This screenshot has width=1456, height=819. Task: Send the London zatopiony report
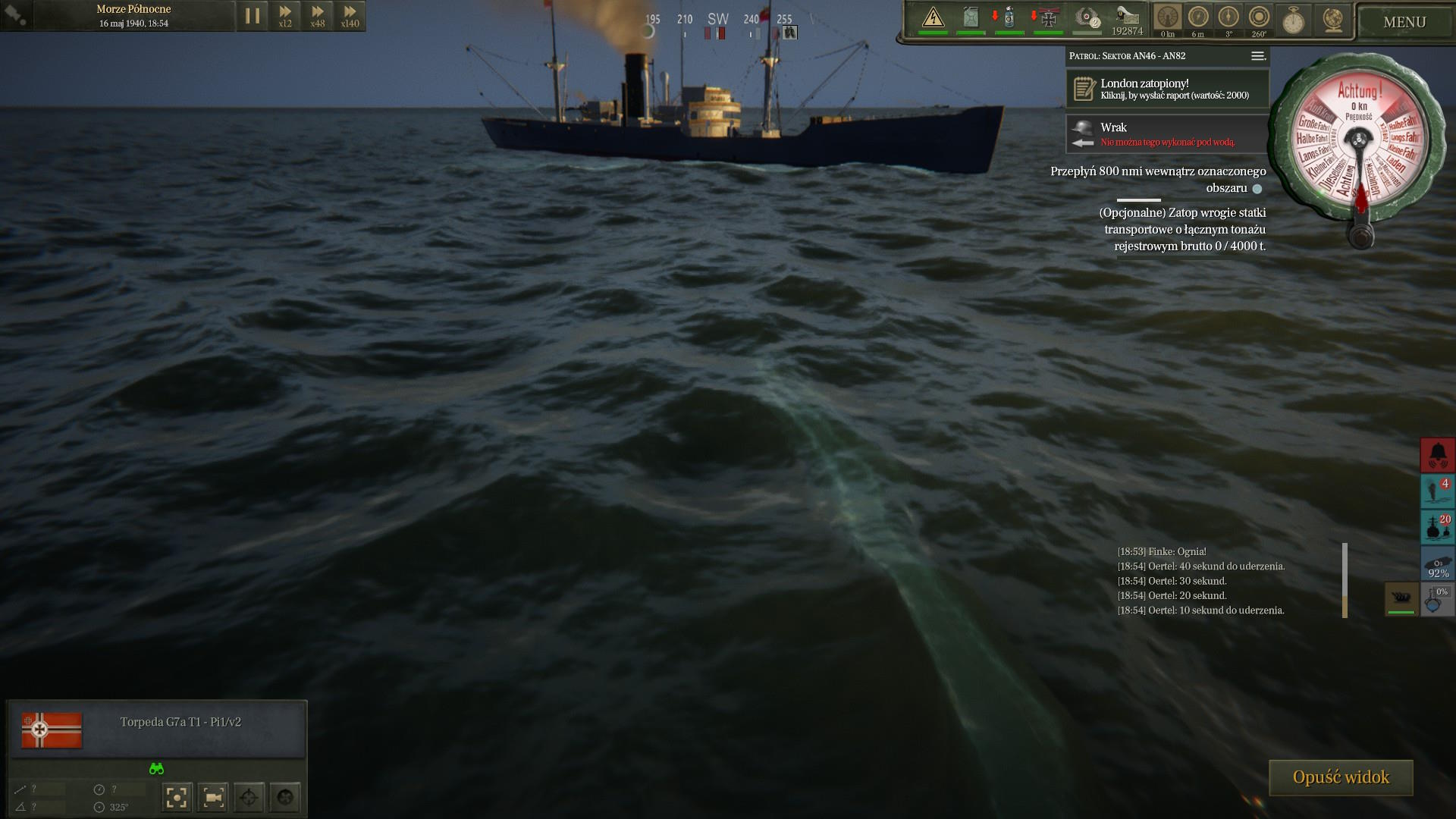click(1167, 89)
